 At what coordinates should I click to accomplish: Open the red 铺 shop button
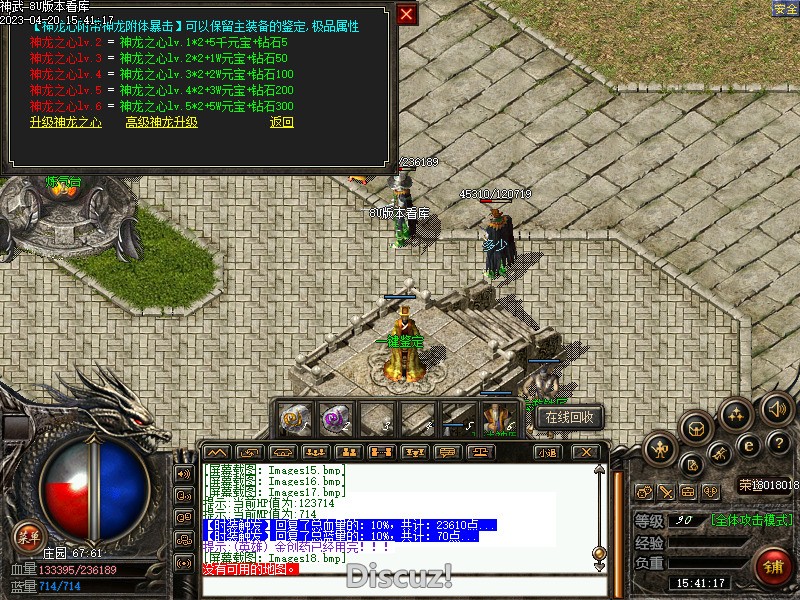point(773,566)
